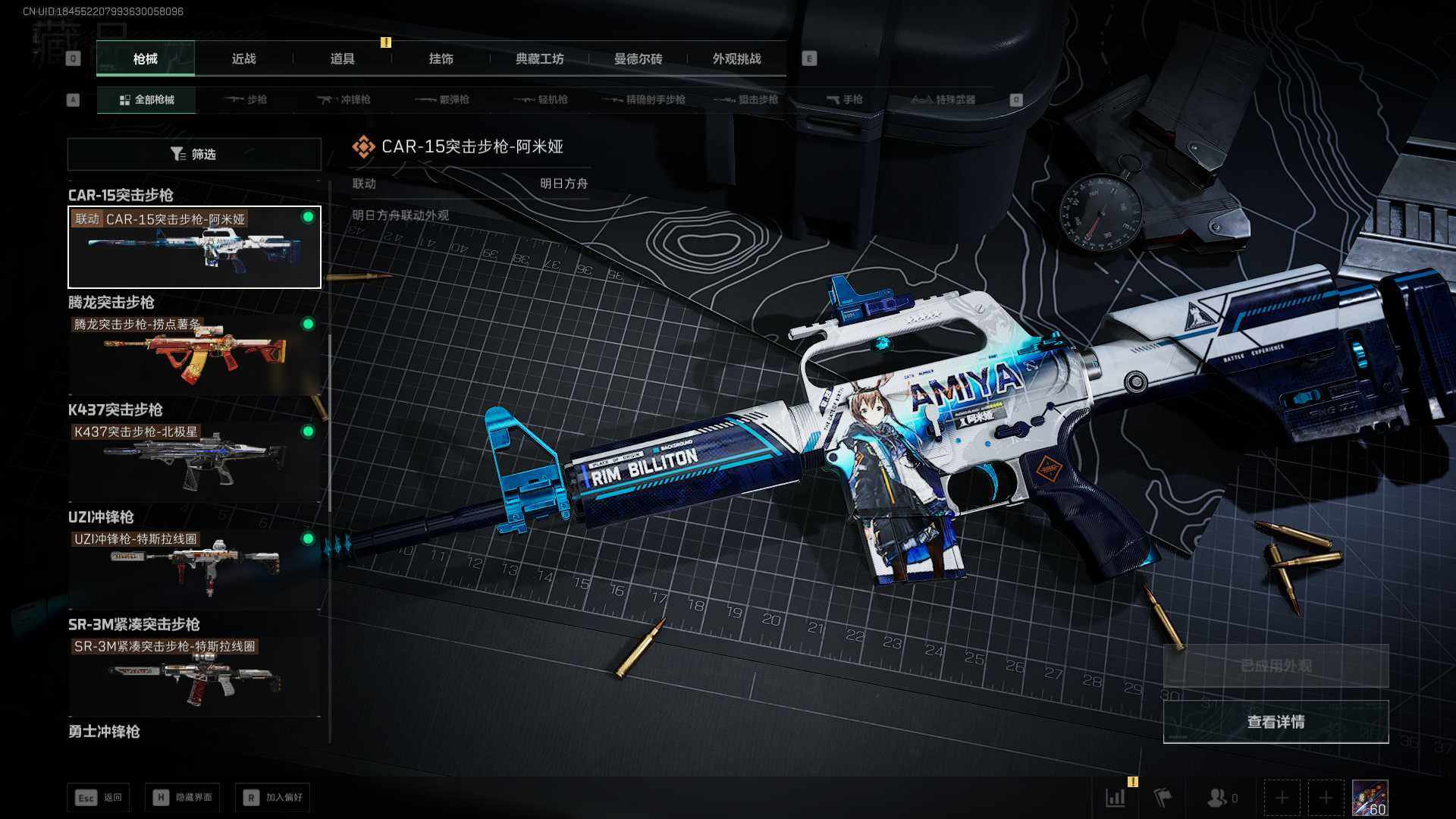The width and height of the screenshot is (1456, 819).
Task: Open the bar chart stats icon
Action: [1116, 798]
